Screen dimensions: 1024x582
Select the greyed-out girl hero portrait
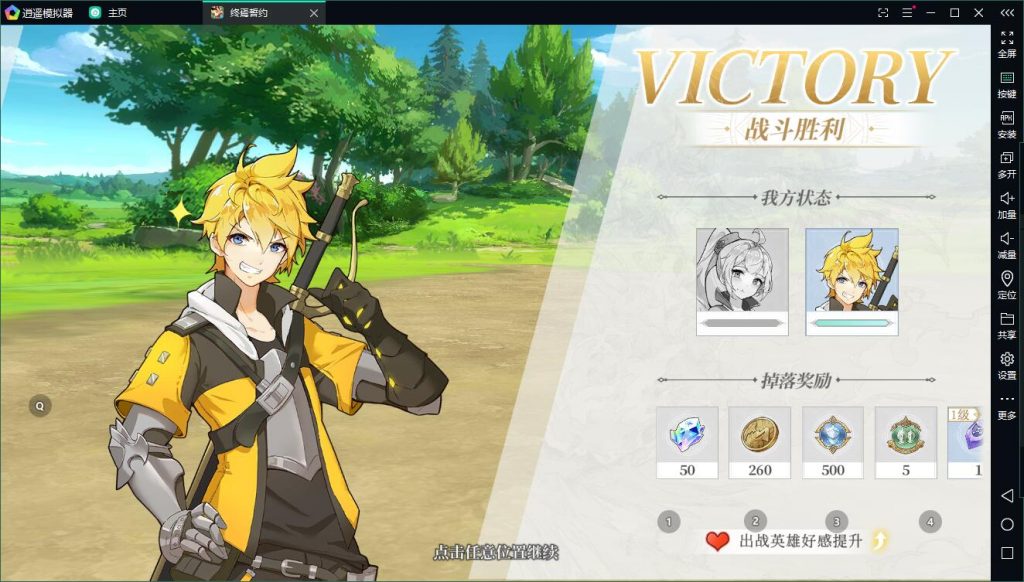click(x=742, y=281)
